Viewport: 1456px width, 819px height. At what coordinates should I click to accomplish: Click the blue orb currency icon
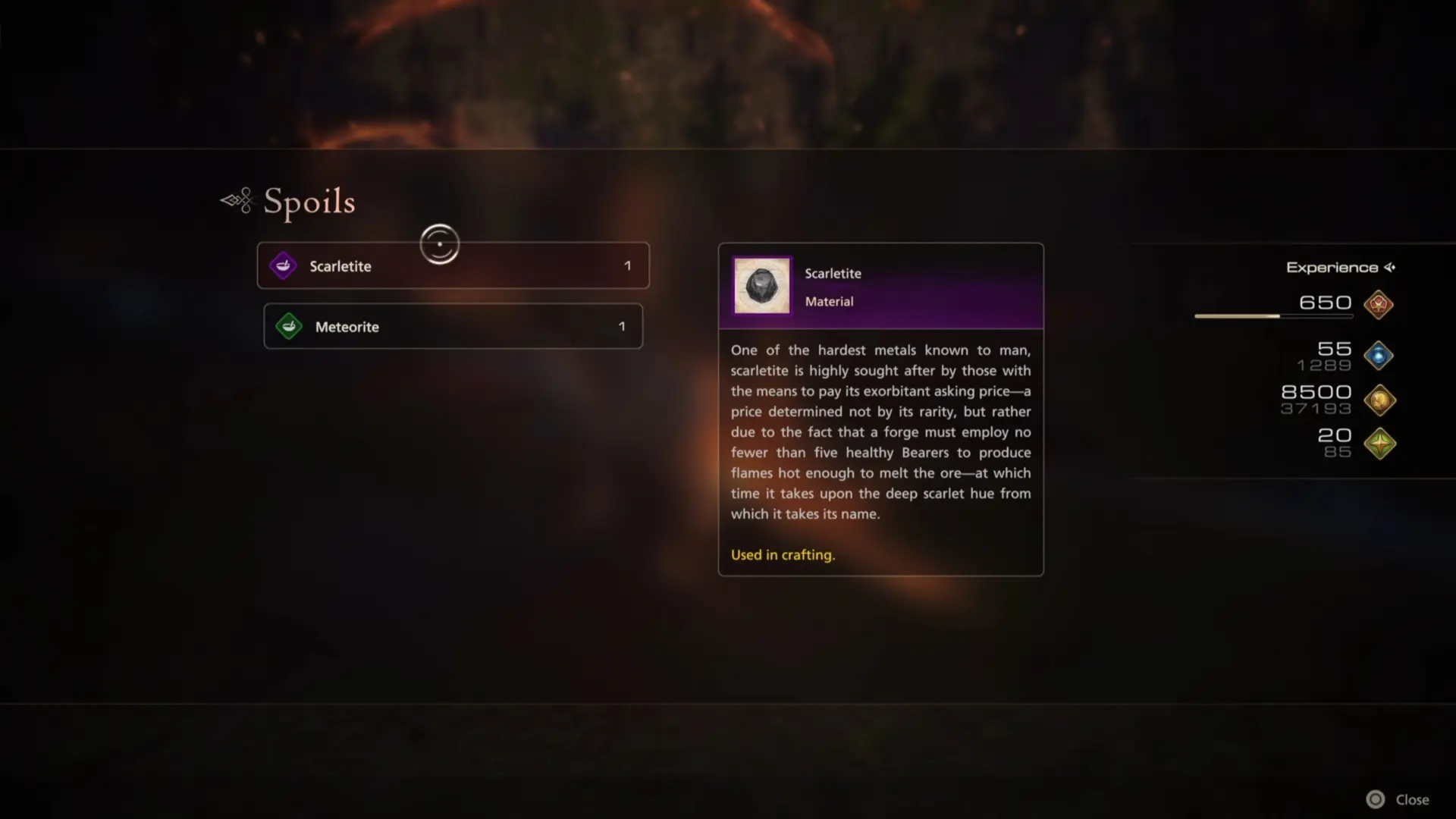(1379, 355)
